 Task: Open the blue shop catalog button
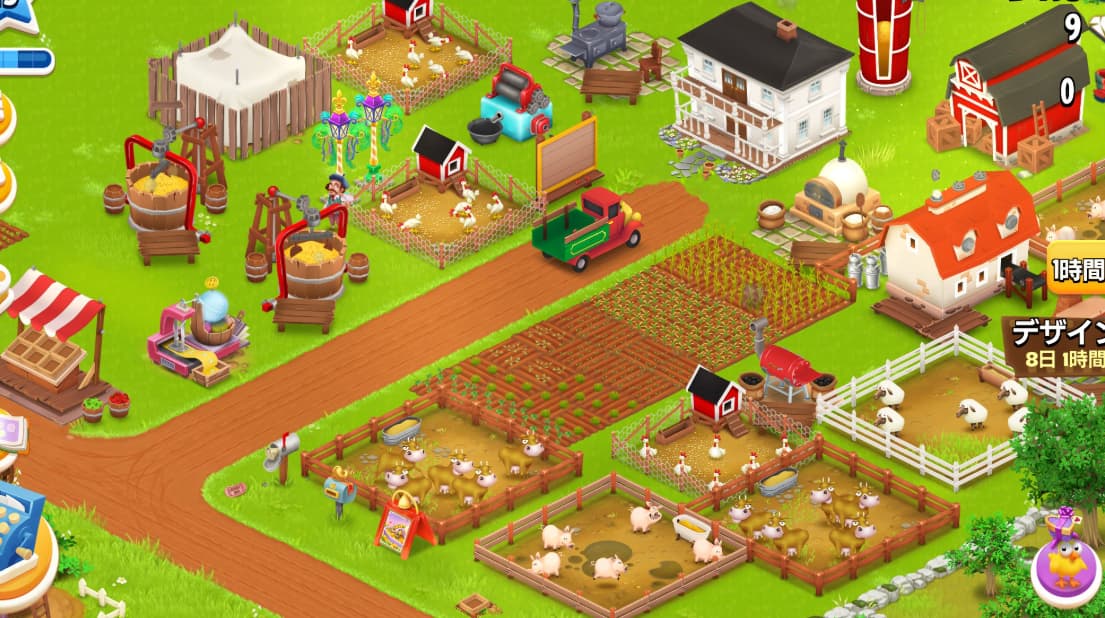point(18,522)
